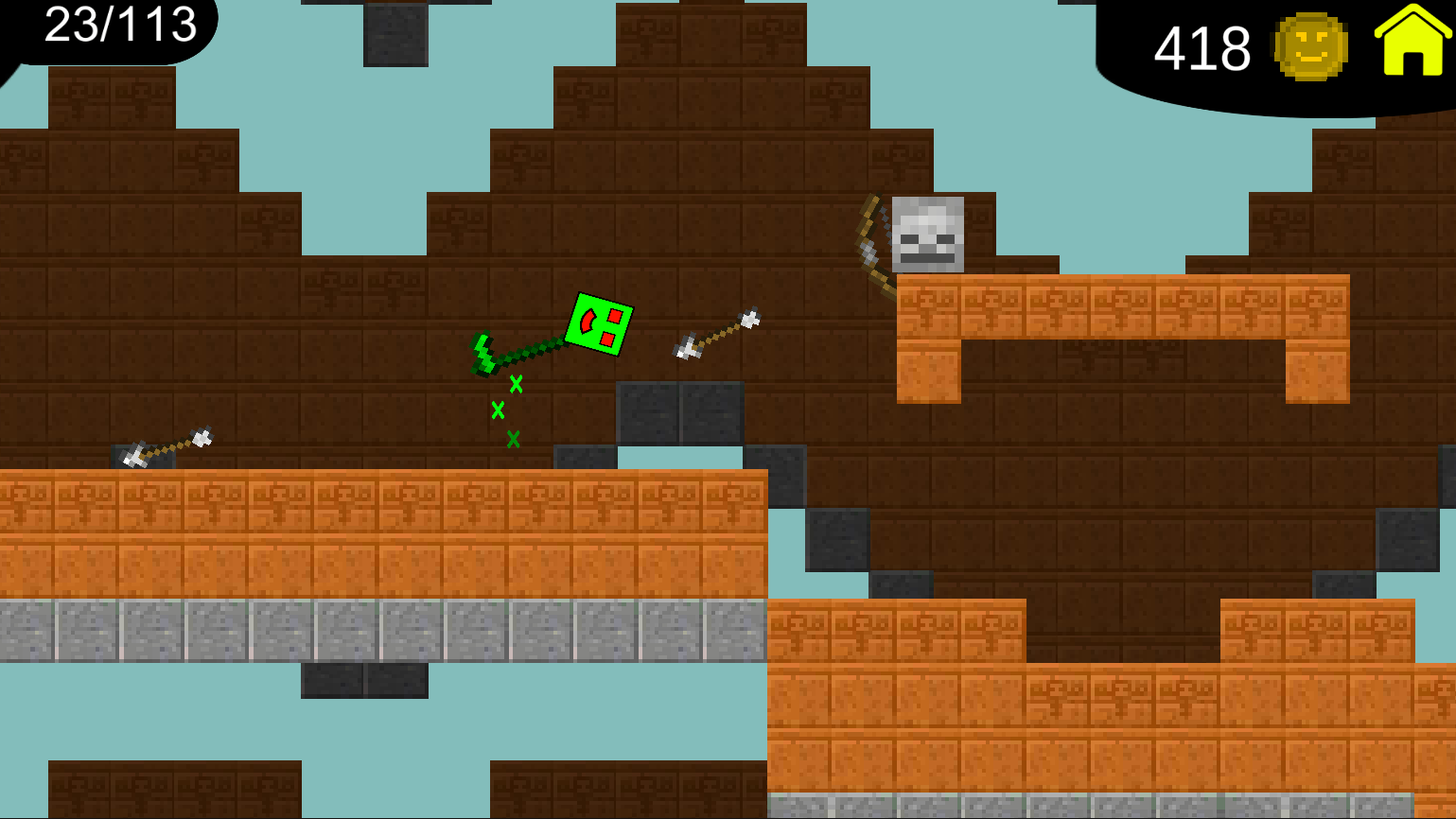Select the green player character
1456x819 pixels.
click(x=603, y=326)
